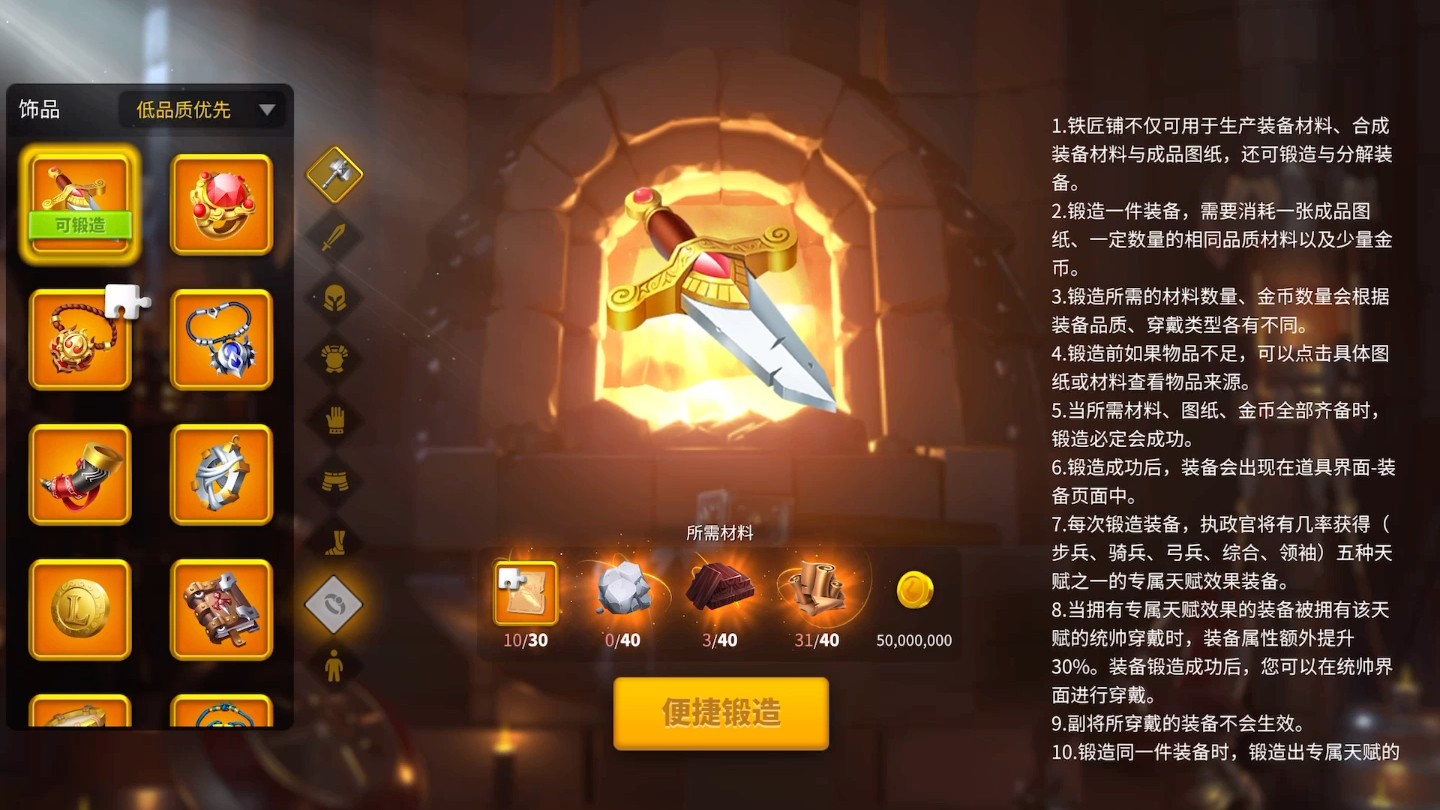Select the boots equipment category icon
The width and height of the screenshot is (1440, 810).
coord(335,541)
